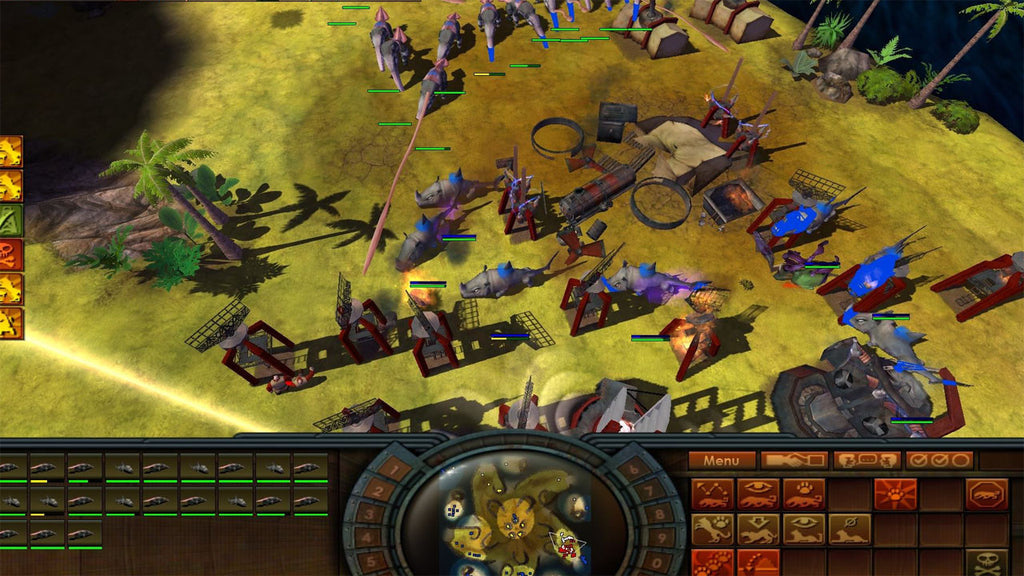Viewport: 1024px width, 576px height.
Task: Open the game Menu
Action: 721,461
